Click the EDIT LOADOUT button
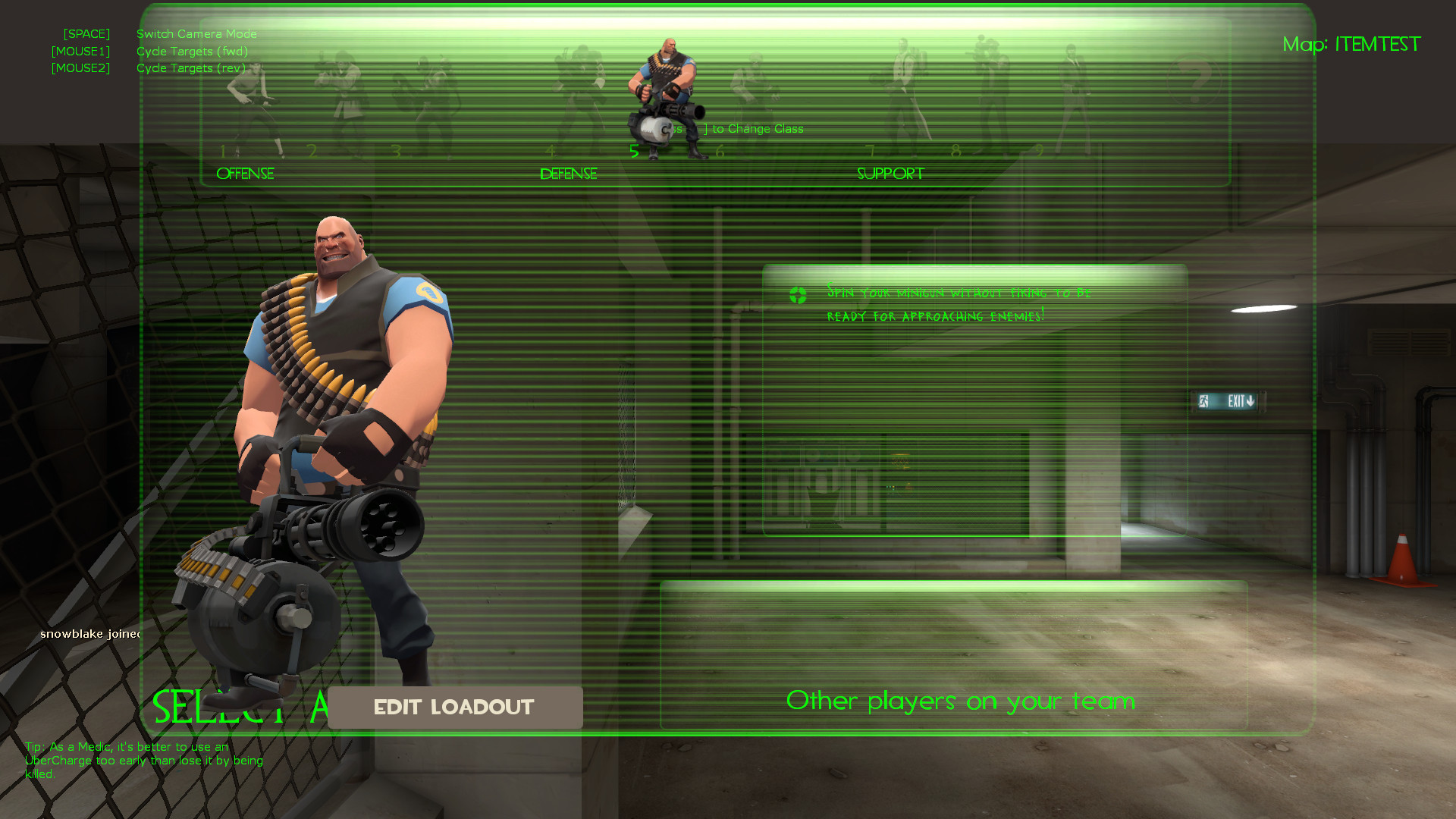This screenshot has width=1456, height=819. coord(453,707)
